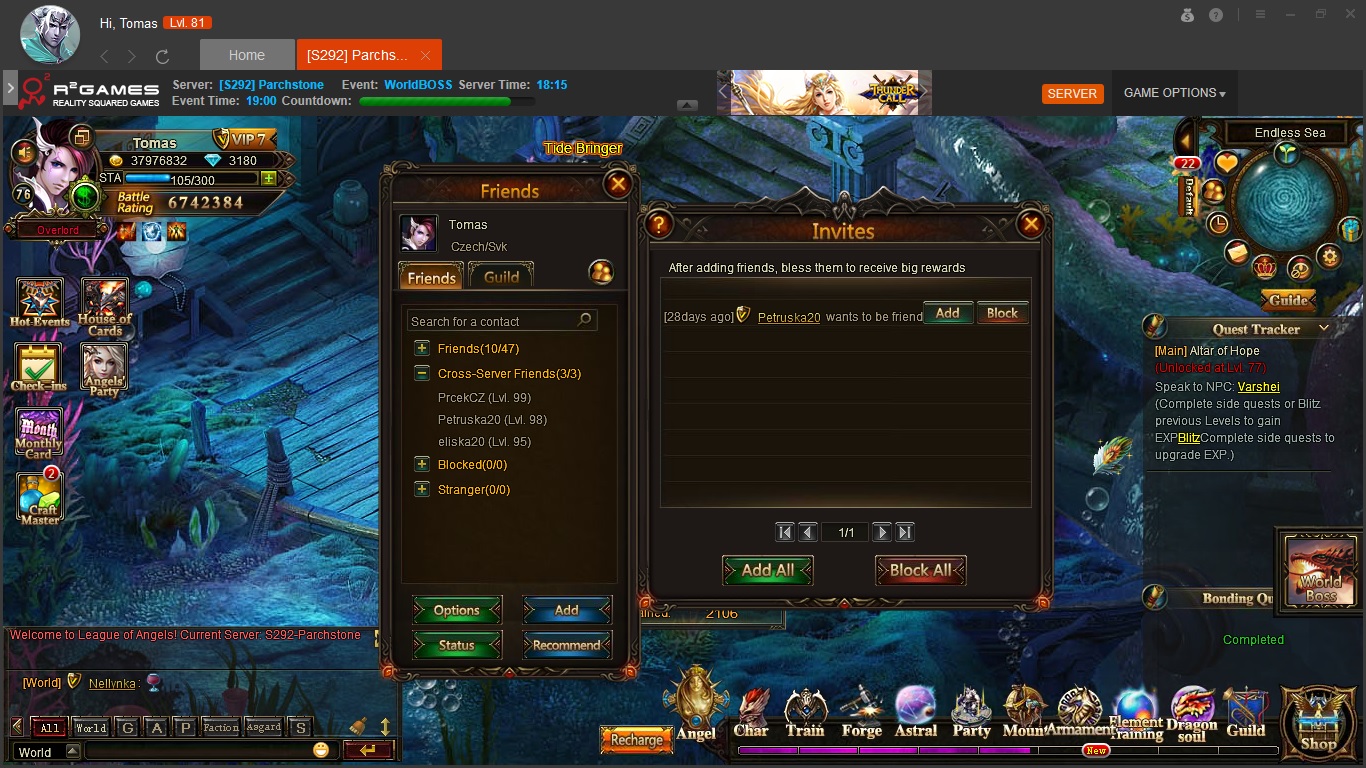This screenshot has width=1366, height=768.
Task: Choose Block All in Invites window
Action: point(920,570)
